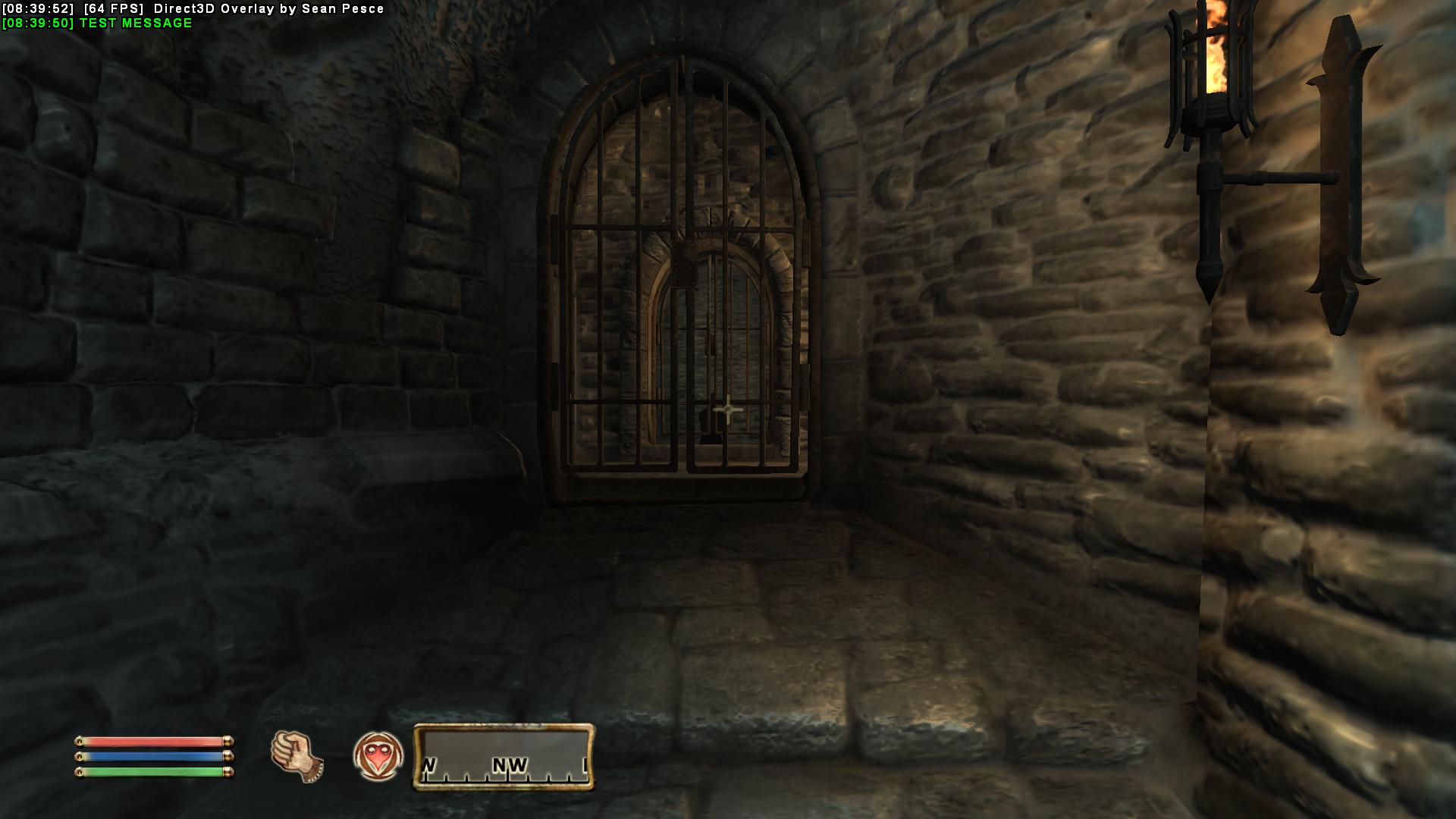Select the active spell icon

(x=378, y=756)
